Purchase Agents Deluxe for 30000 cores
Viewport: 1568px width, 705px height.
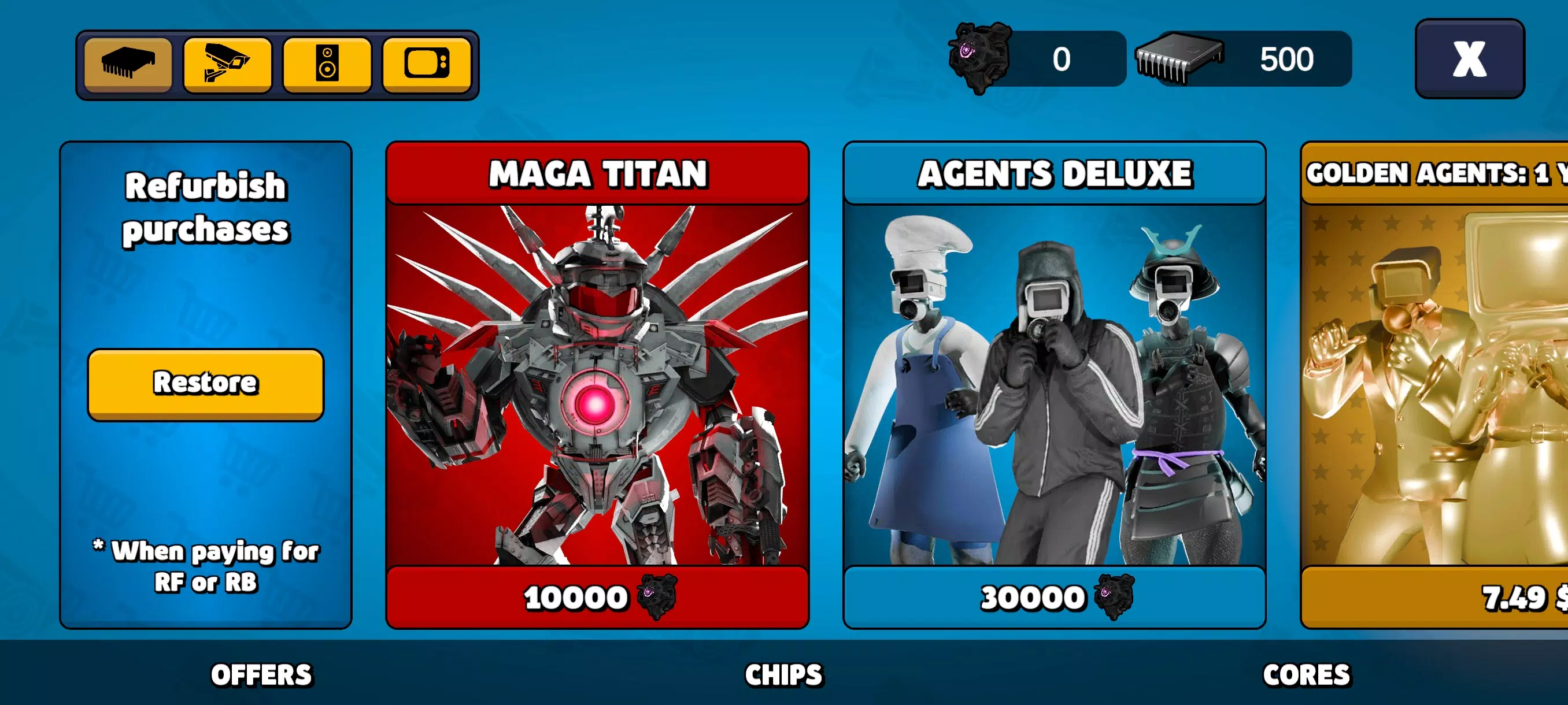click(1054, 598)
